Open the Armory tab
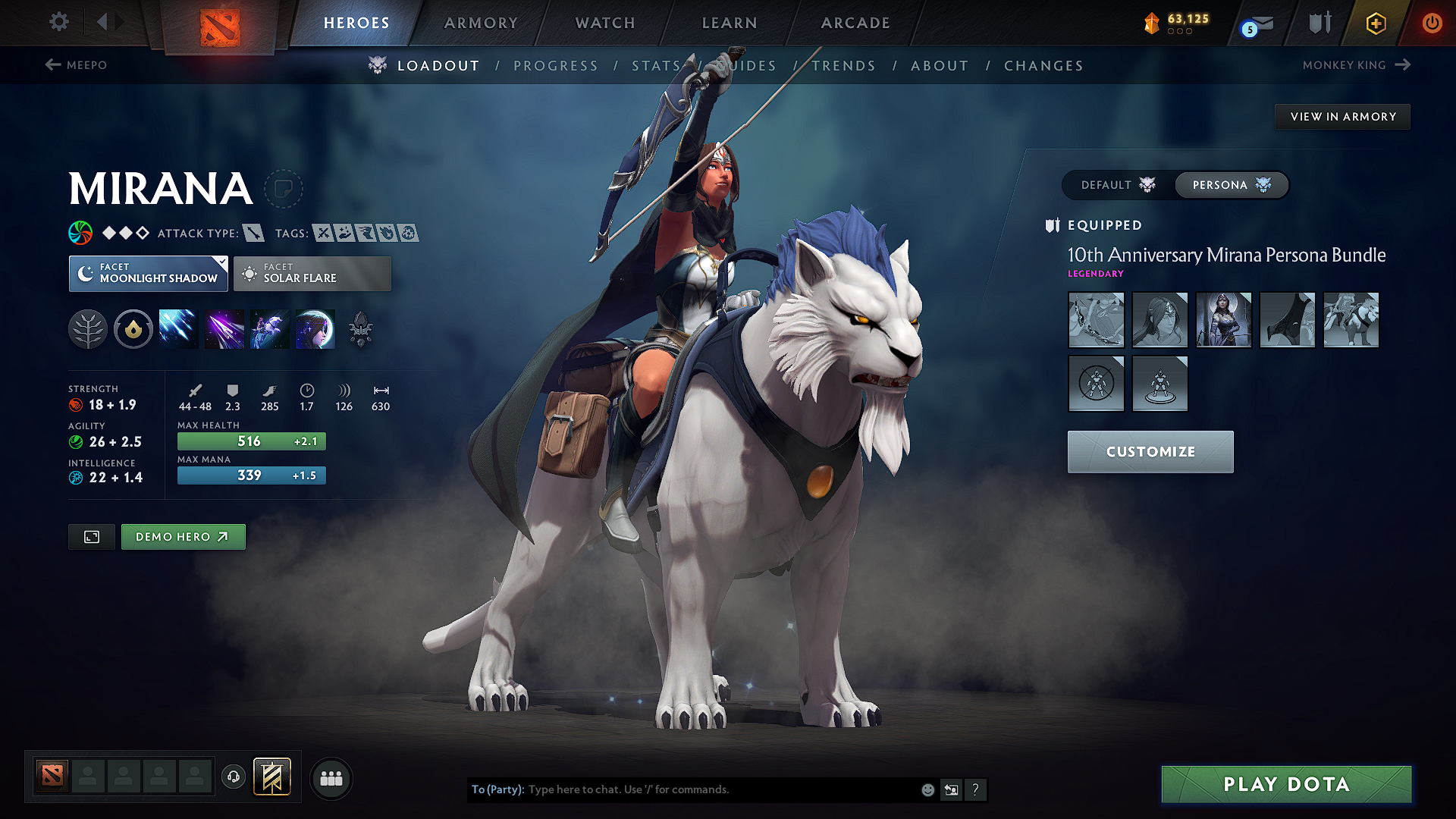The height and width of the screenshot is (819, 1456). 481,23
